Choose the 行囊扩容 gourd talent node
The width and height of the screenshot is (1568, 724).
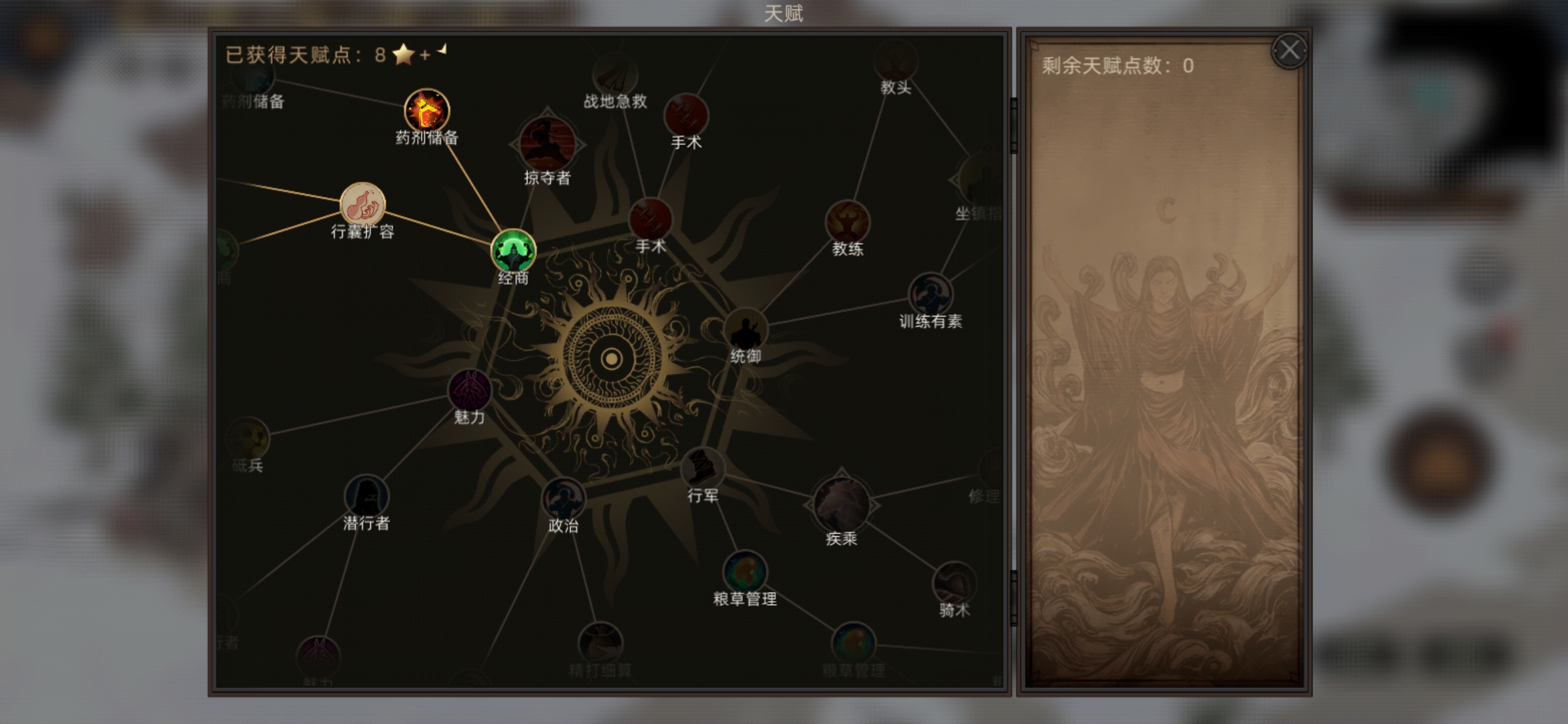(363, 204)
